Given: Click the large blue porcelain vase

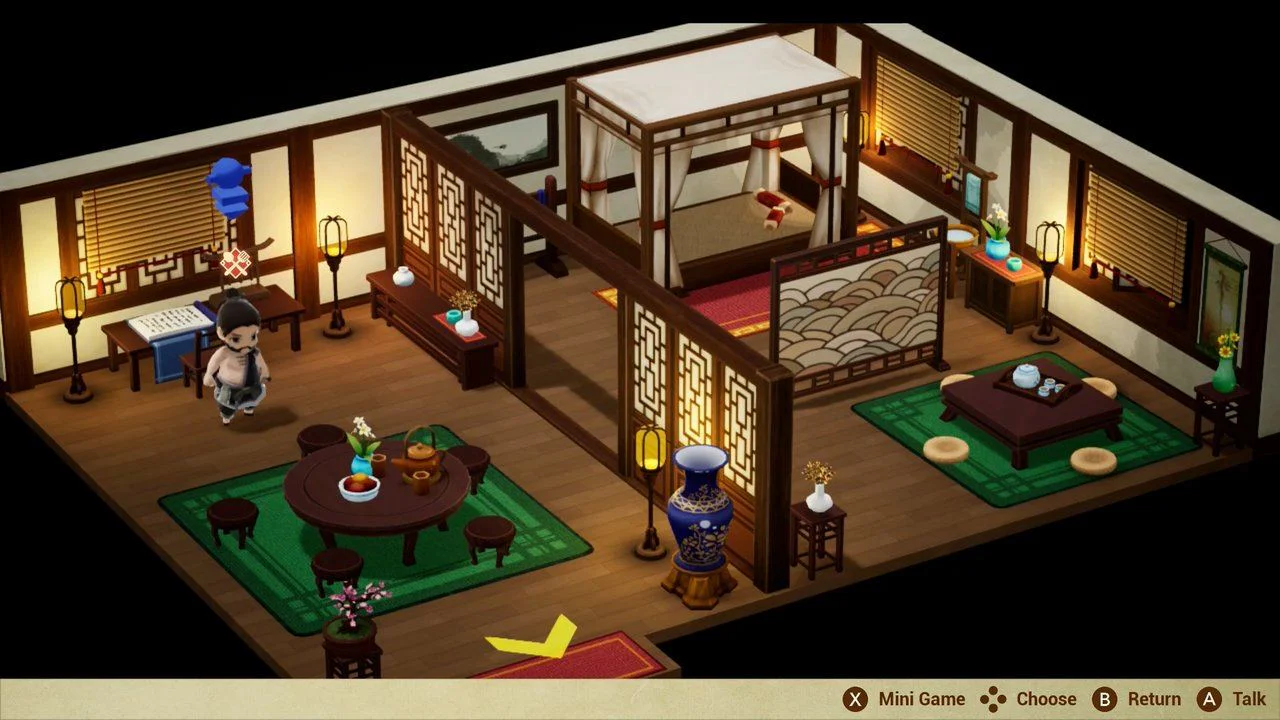Looking at the screenshot, I should pyautogui.click(x=700, y=510).
